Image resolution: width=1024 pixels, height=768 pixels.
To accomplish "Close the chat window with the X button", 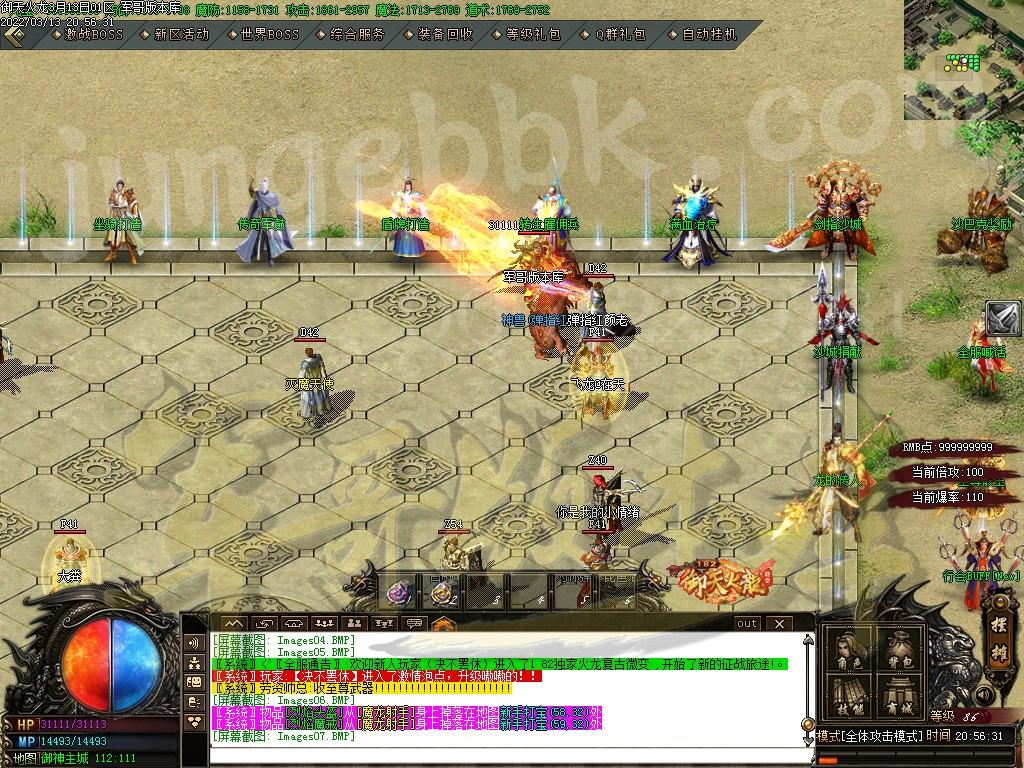I will pos(779,623).
